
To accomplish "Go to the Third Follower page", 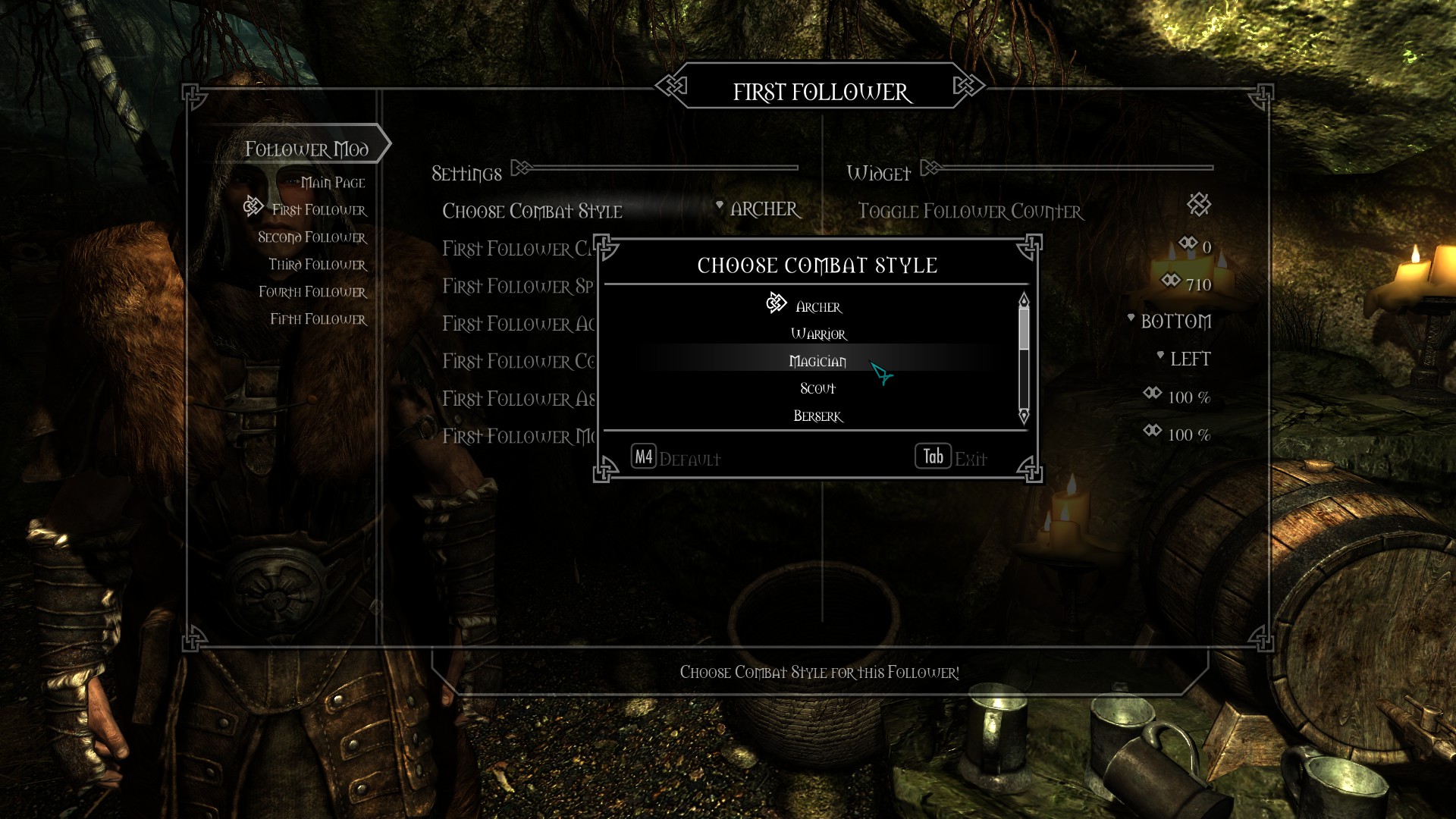I will (x=317, y=265).
